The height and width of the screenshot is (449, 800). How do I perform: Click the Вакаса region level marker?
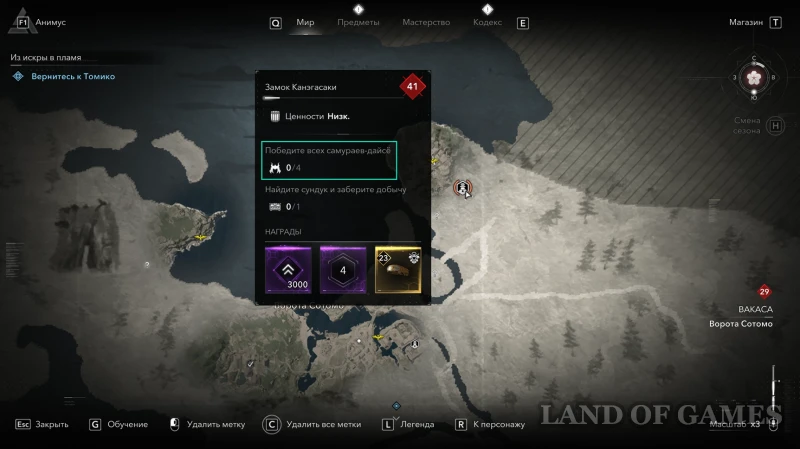click(764, 292)
